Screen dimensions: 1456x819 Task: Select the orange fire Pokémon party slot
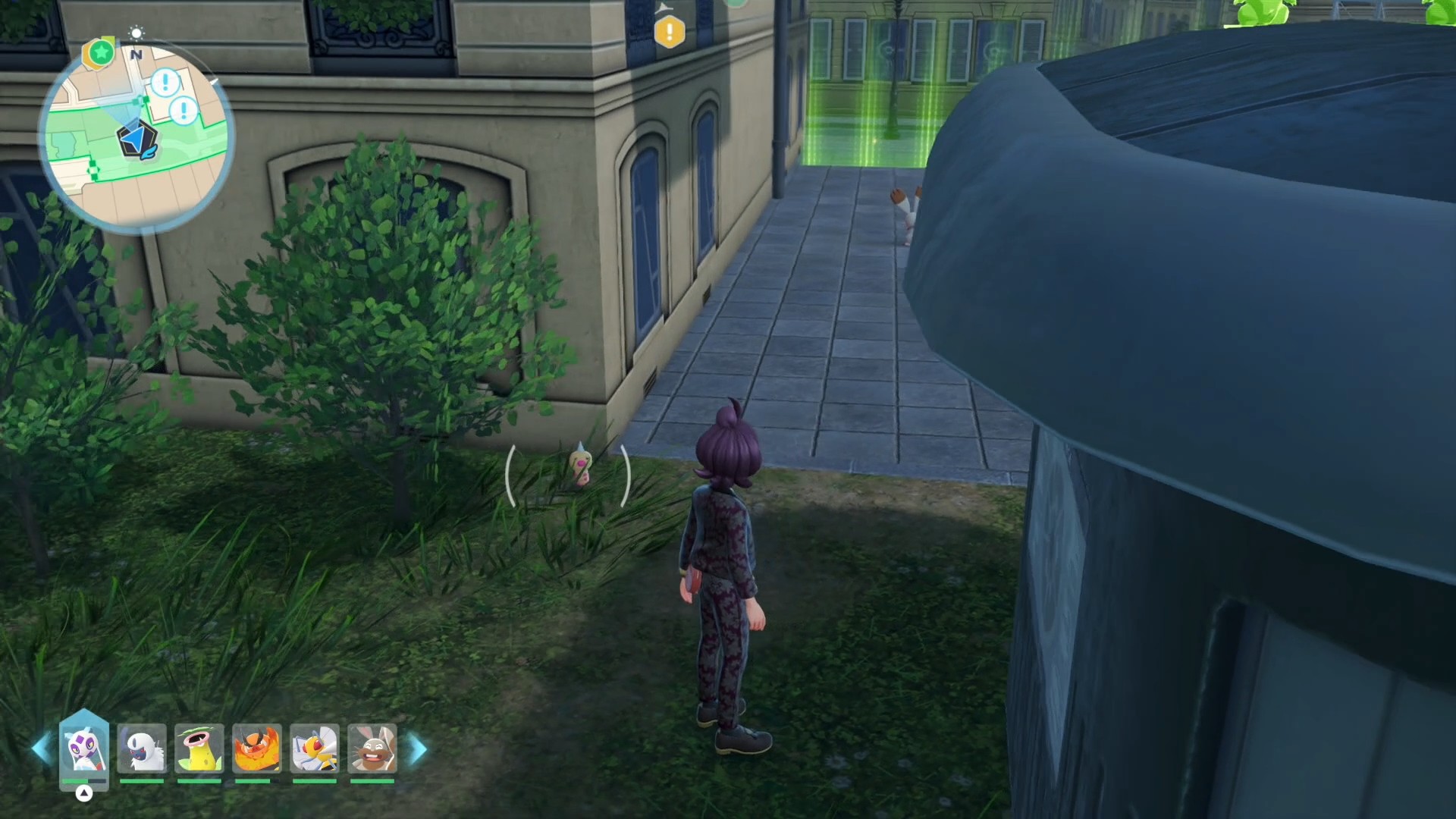click(x=257, y=748)
